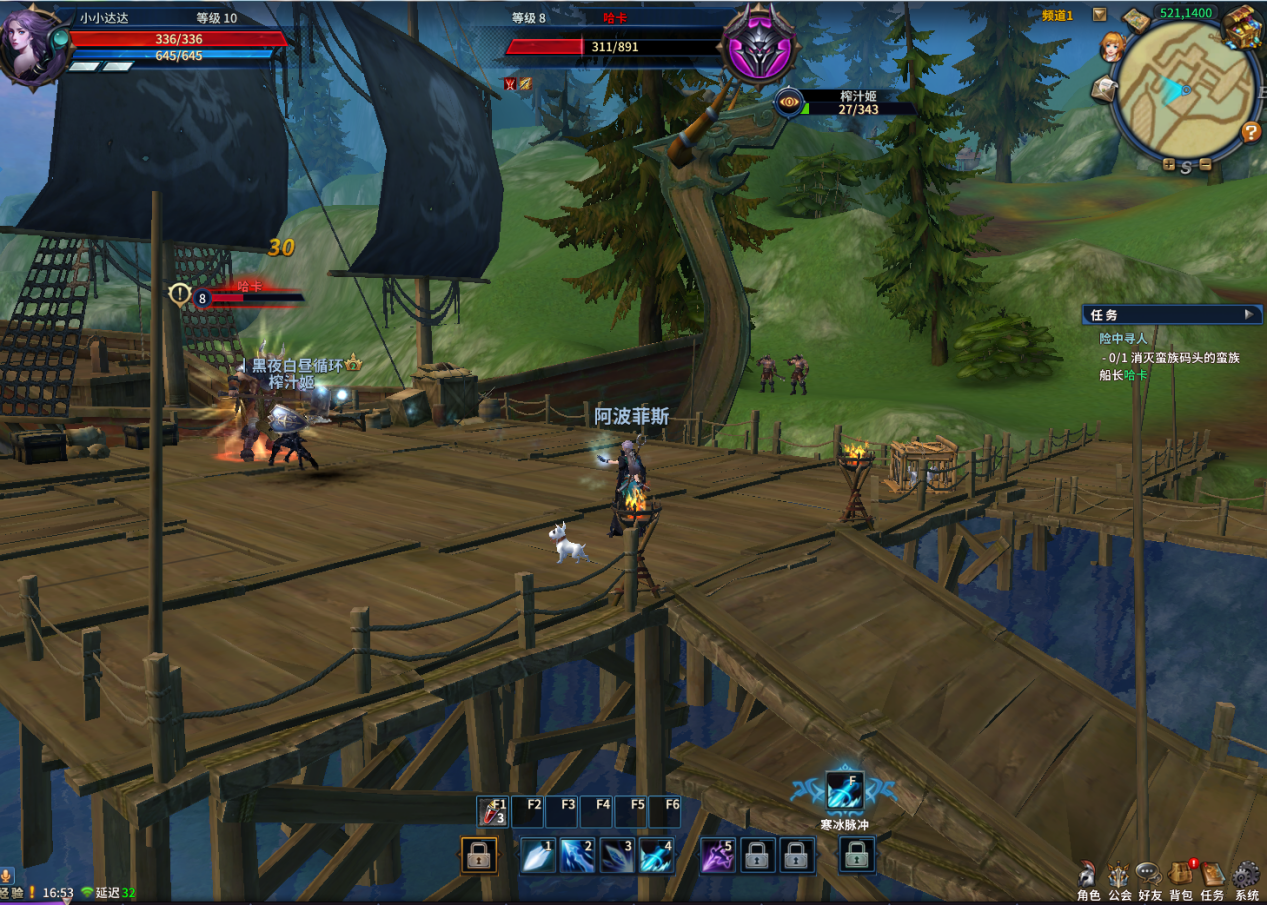Open the world map scroll icon
This screenshot has height=905, width=1267.
coord(1136,20)
